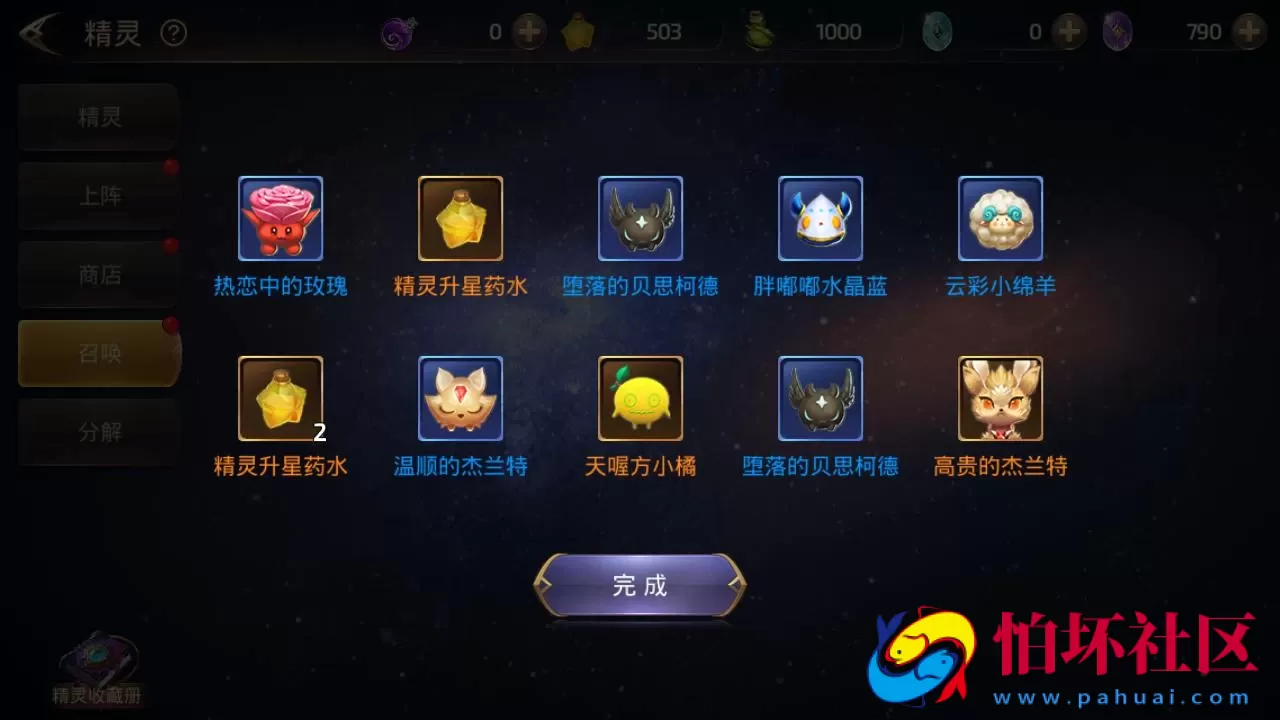This screenshot has height=720, width=1280.
Task: Open the 商店 shop tab
Action: (97, 274)
